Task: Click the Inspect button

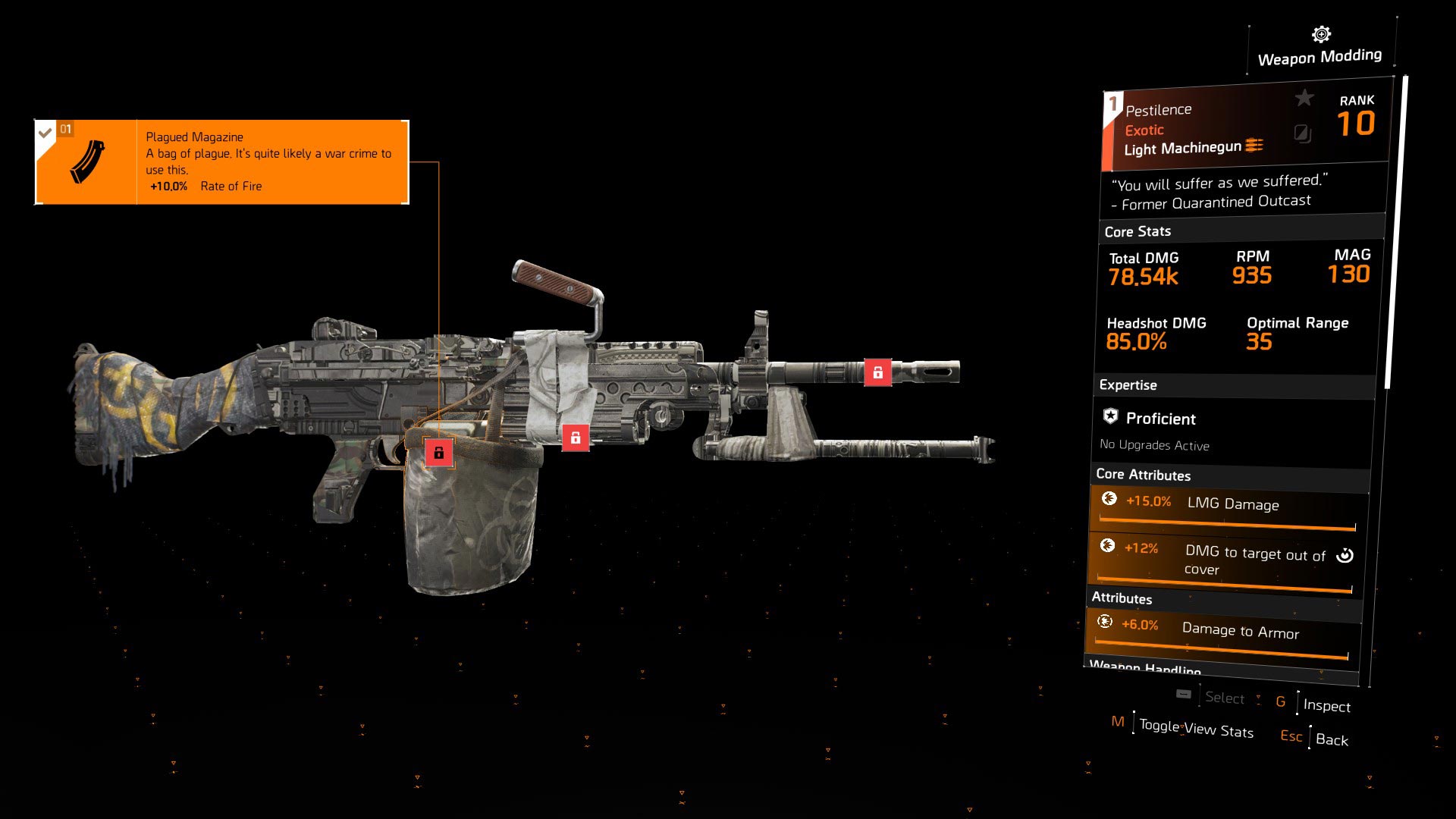Action: 1326,705
